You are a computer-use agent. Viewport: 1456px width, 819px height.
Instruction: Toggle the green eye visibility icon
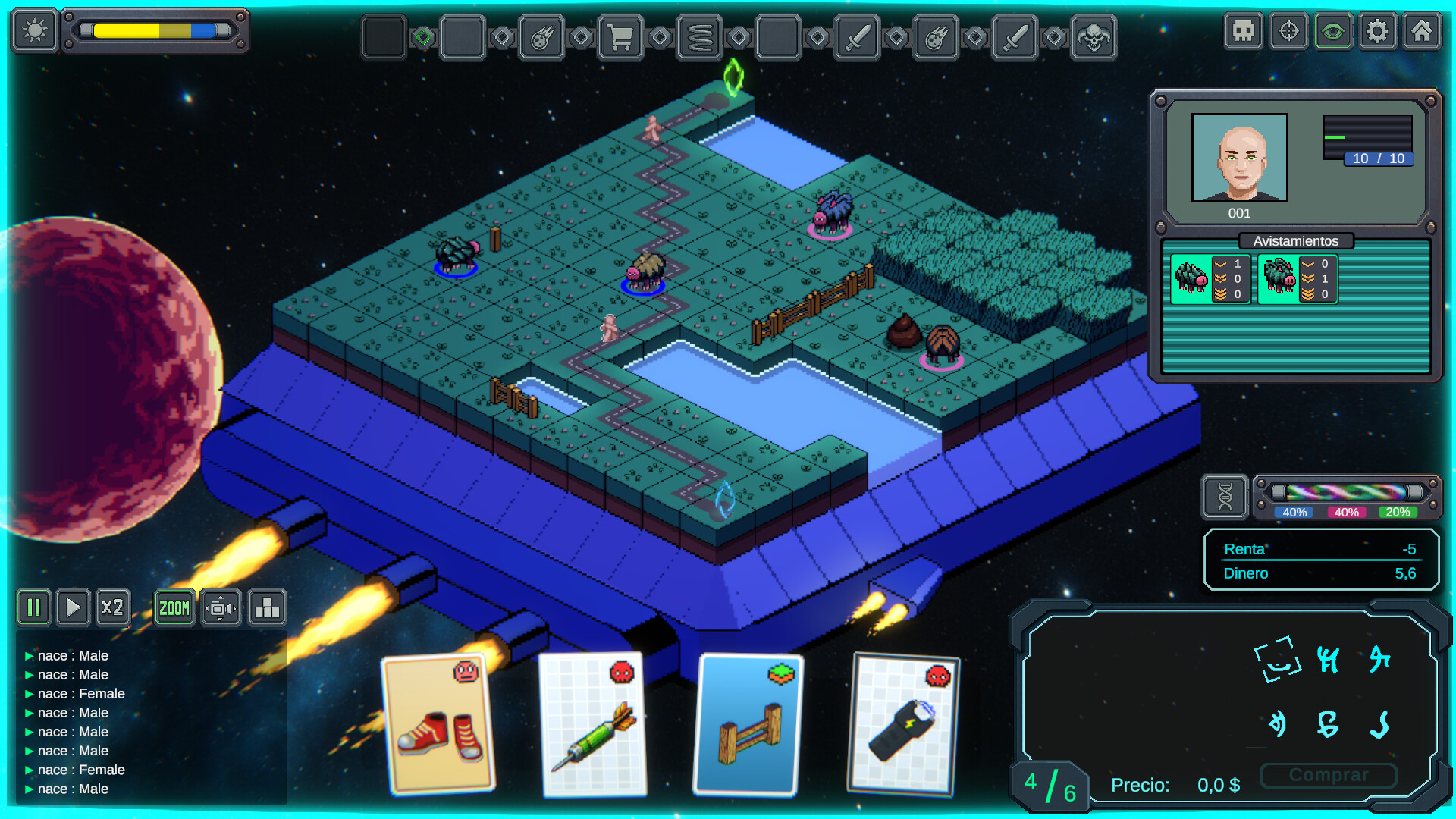(1332, 31)
